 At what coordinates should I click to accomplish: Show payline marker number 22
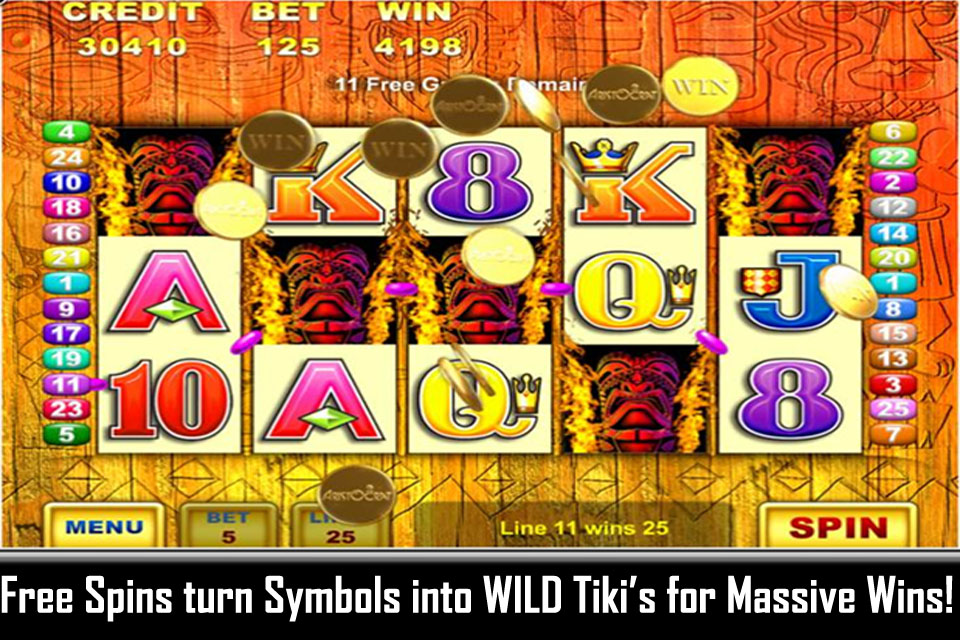click(x=893, y=157)
